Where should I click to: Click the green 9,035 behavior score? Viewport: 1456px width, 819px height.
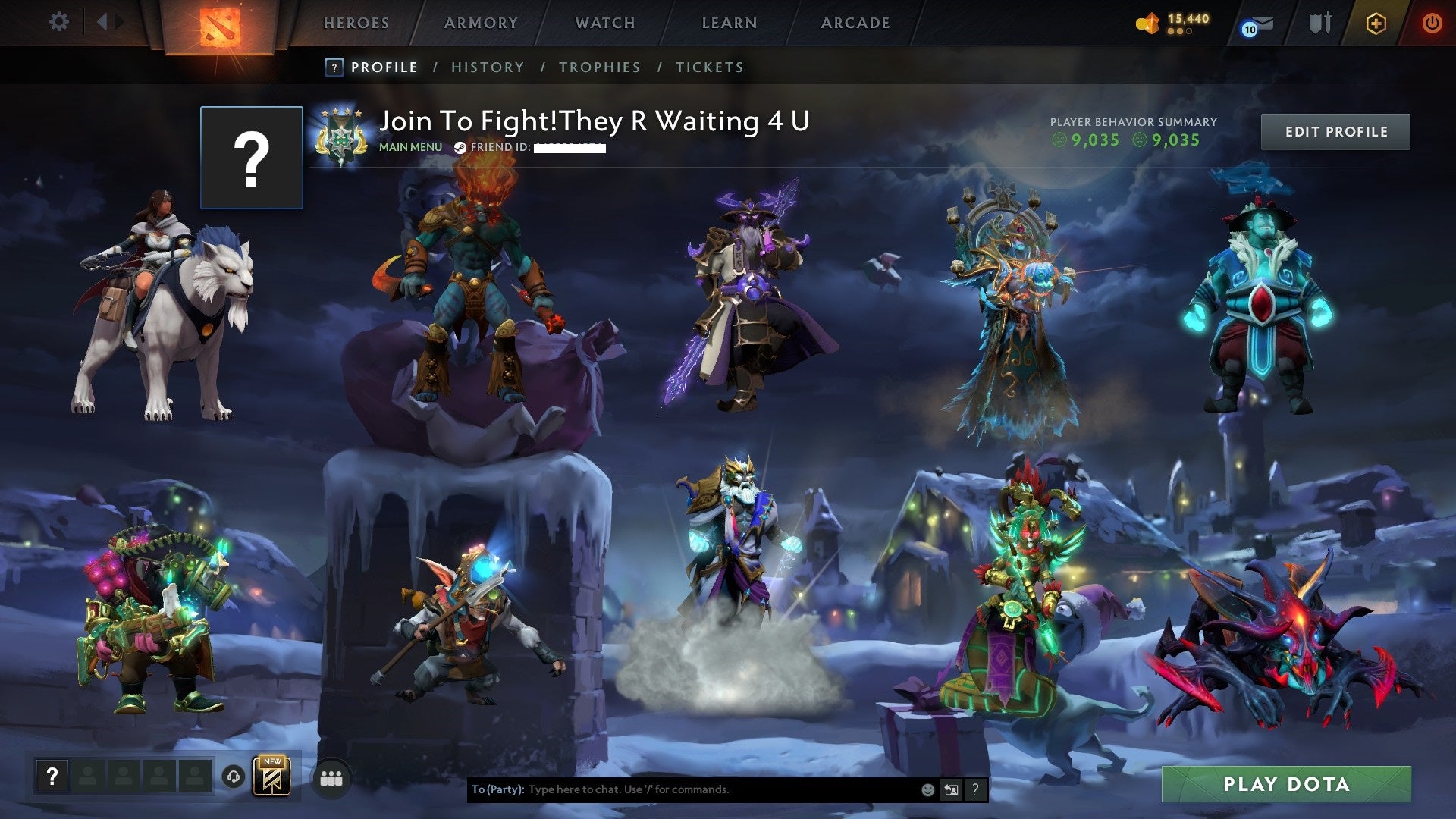1095,140
